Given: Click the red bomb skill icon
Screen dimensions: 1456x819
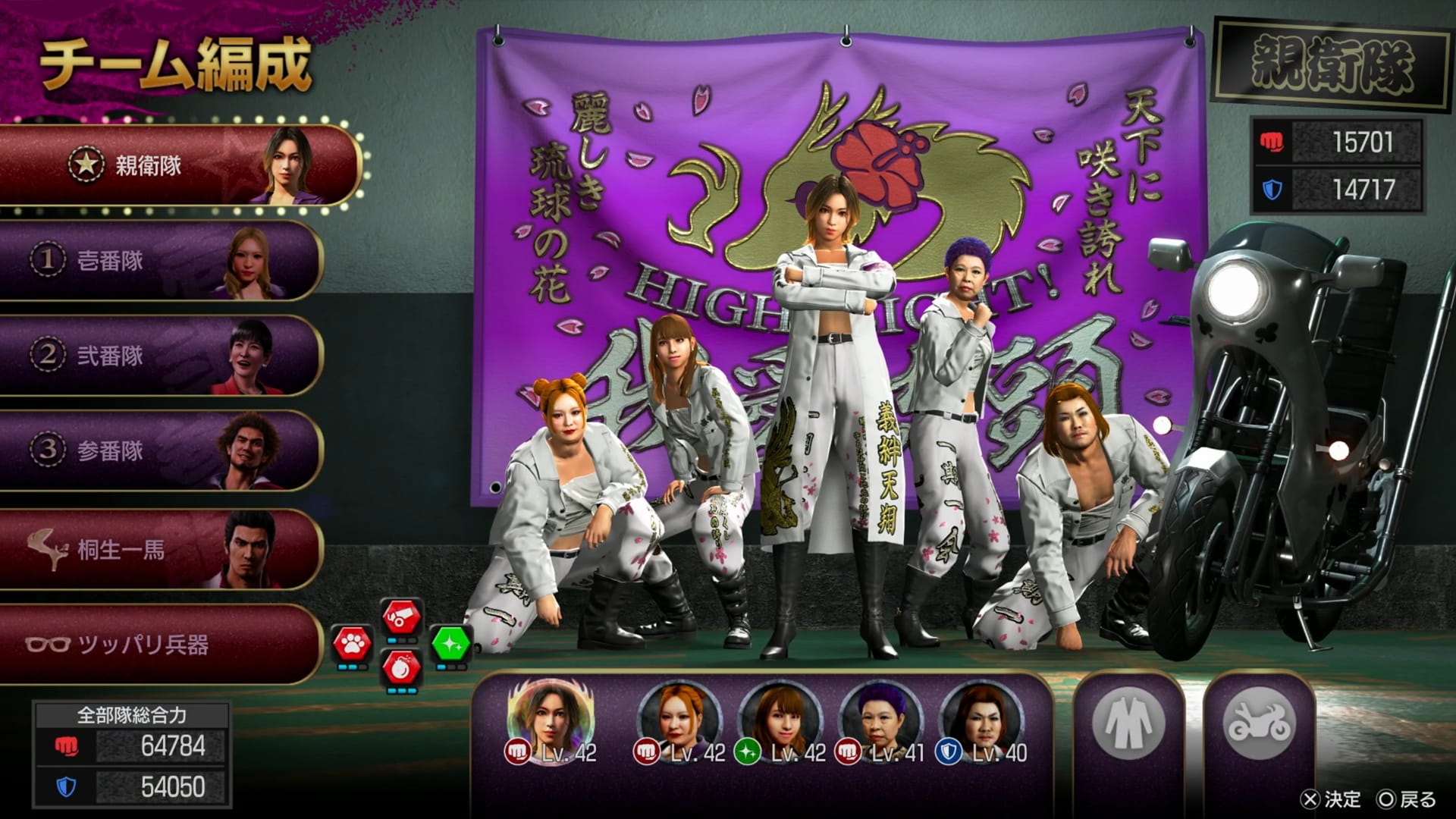Looking at the screenshot, I should 401,669.
